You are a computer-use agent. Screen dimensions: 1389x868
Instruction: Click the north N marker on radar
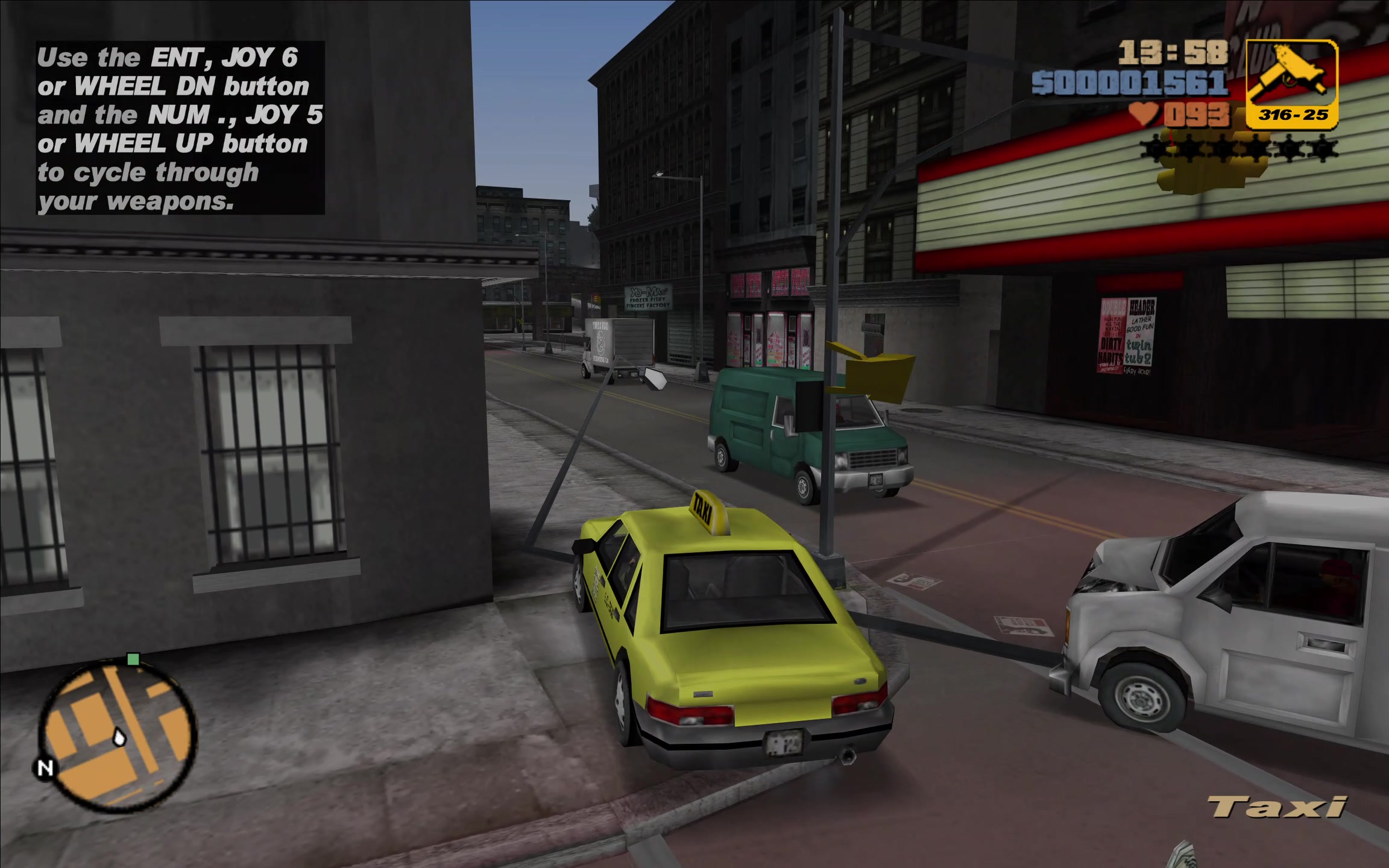pyautogui.click(x=45, y=768)
